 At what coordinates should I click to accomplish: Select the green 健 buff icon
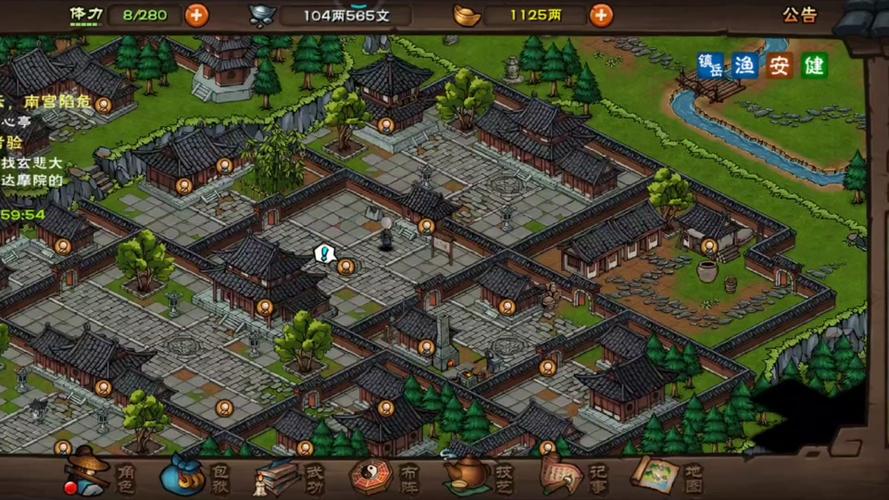(x=815, y=66)
